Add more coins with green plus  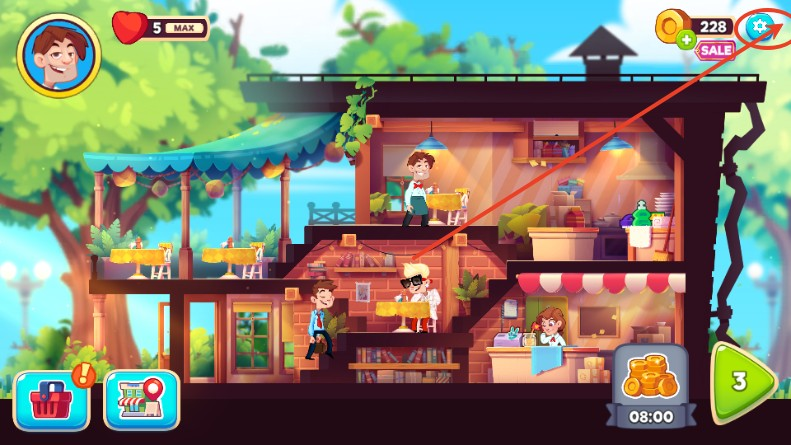[686, 41]
